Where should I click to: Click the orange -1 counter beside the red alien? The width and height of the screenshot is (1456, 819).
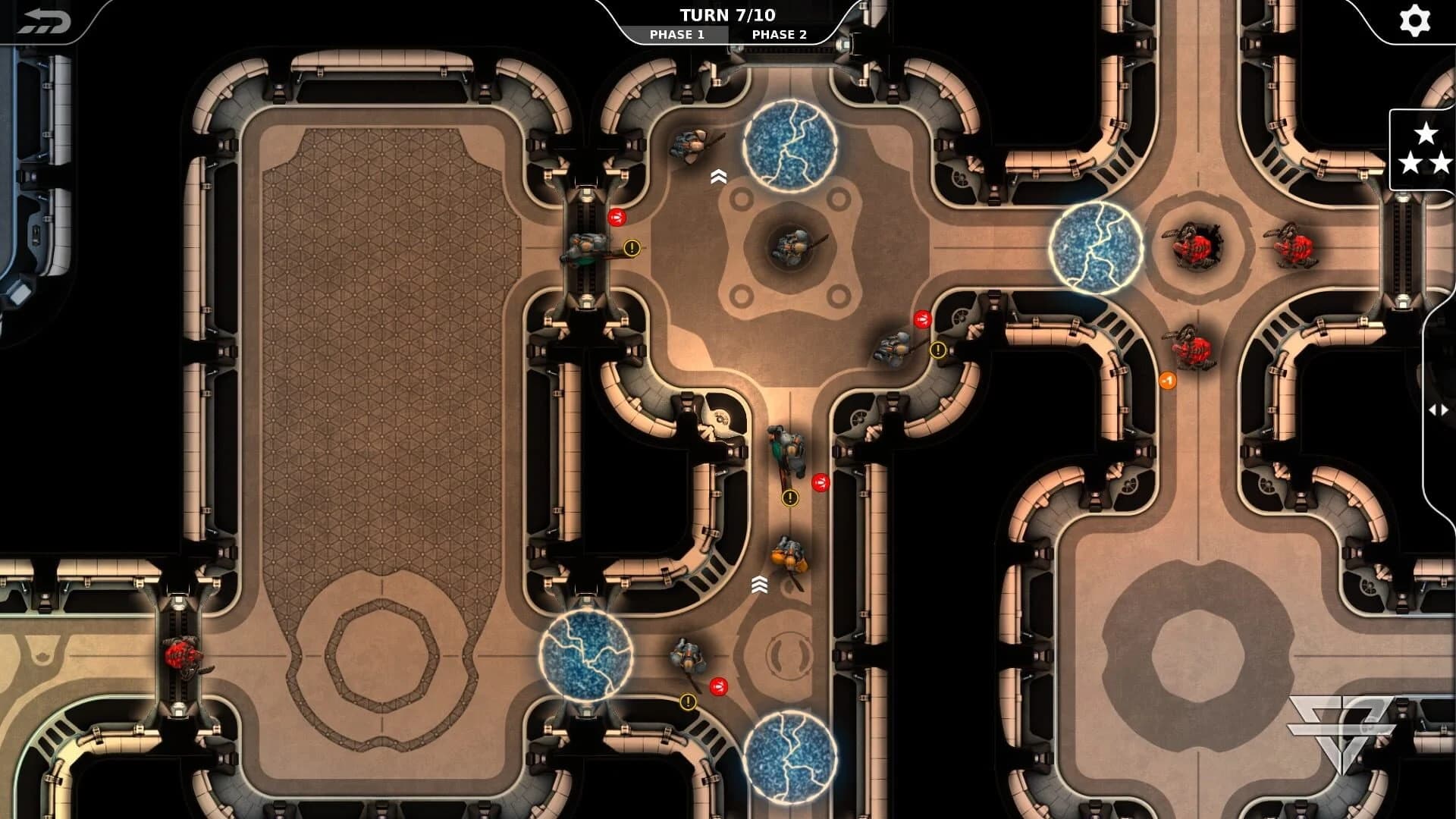[1168, 381]
